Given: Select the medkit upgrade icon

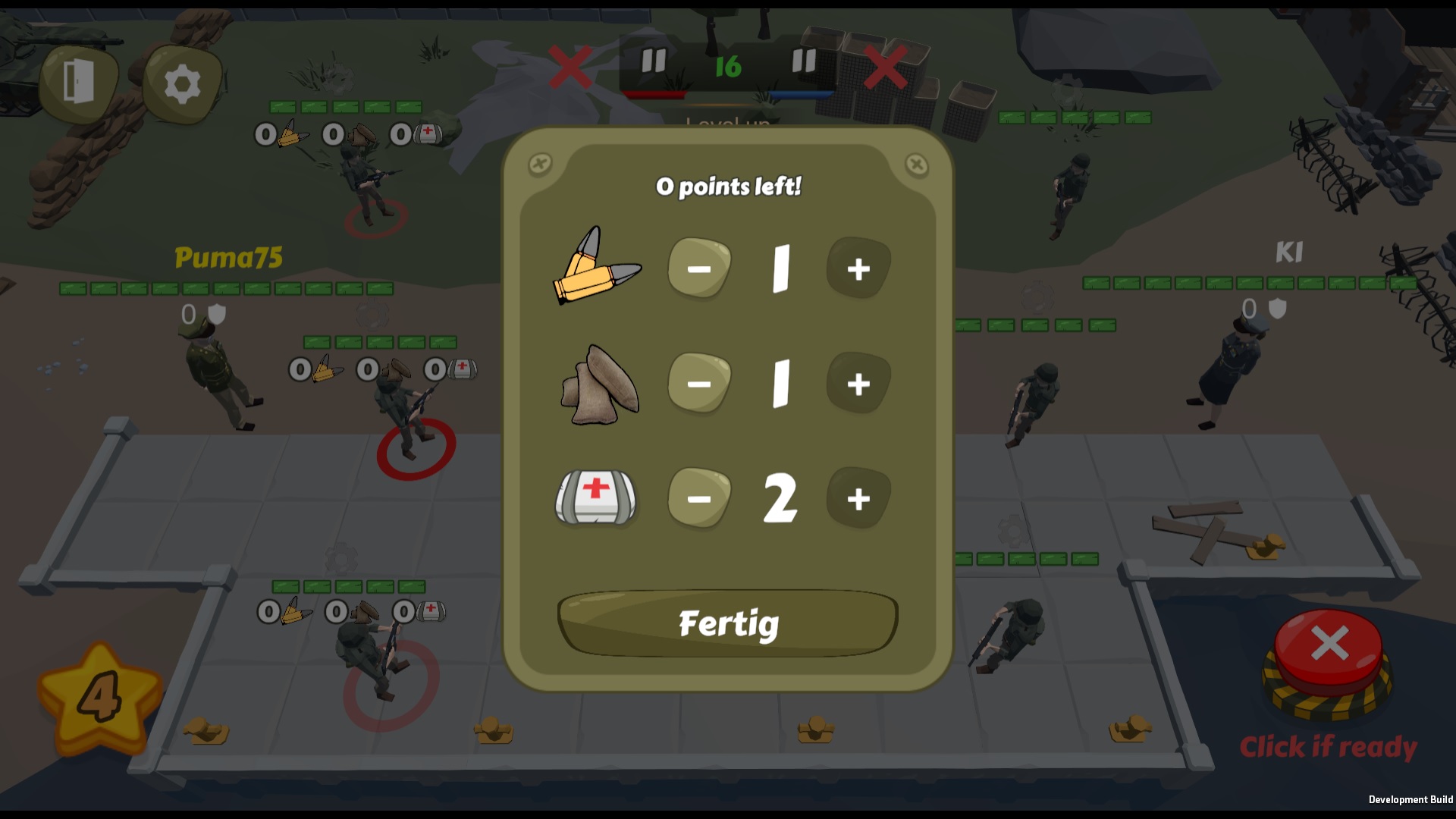Looking at the screenshot, I should [596, 498].
